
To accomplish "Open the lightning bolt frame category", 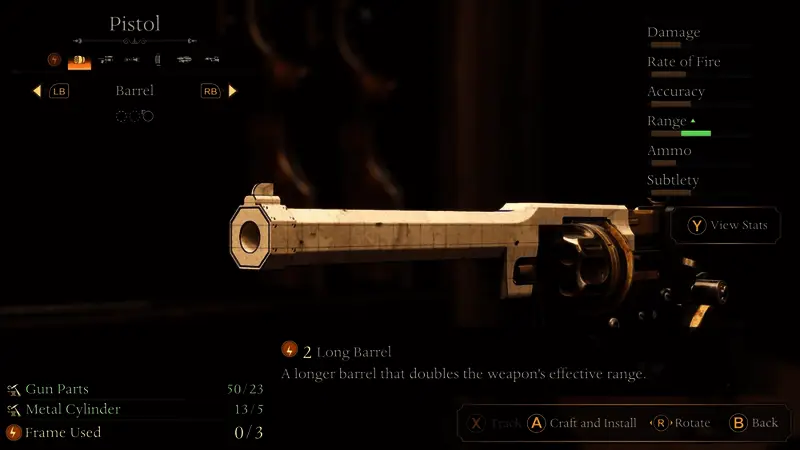I will [54, 60].
